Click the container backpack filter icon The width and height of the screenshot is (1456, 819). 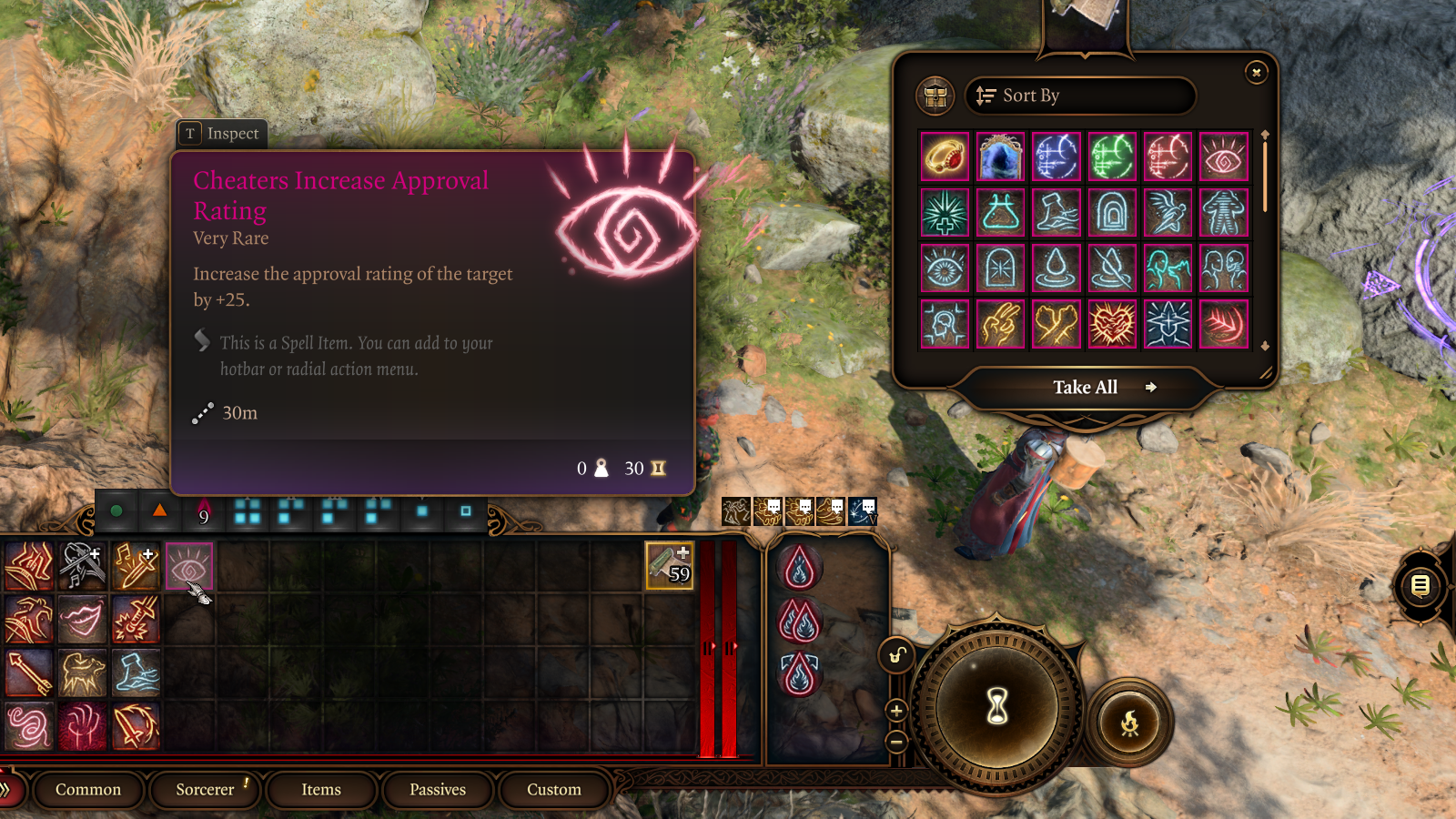(935, 96)
